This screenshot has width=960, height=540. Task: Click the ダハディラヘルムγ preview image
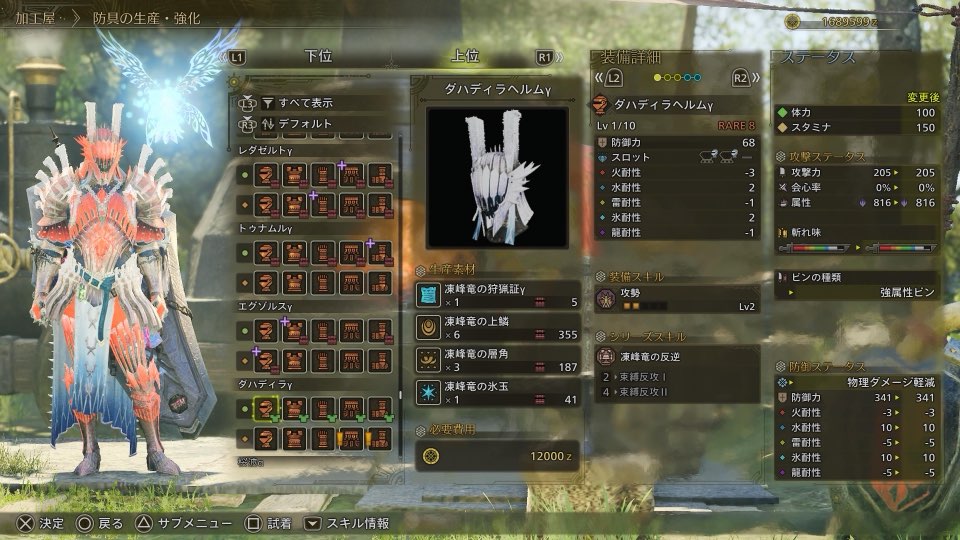[497, 176]
